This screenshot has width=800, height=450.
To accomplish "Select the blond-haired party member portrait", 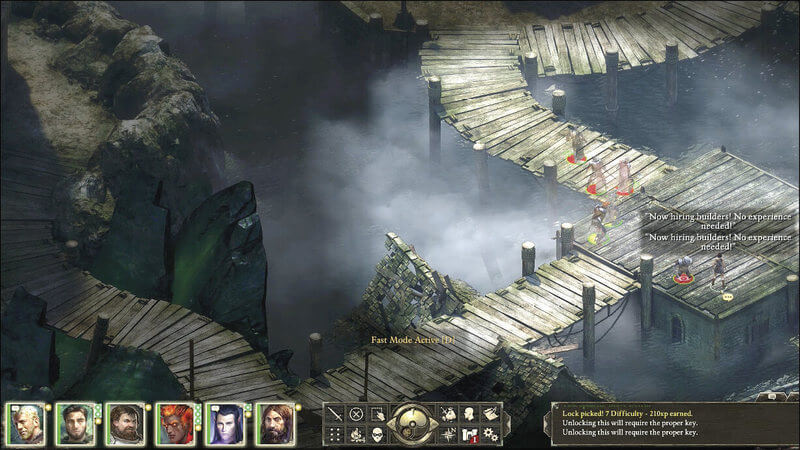I will (26, 424).
